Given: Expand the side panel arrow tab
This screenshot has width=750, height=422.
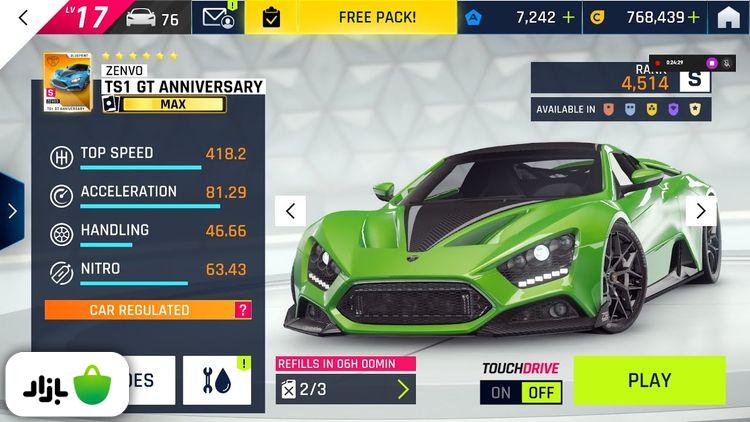Looking at the screenshot, I should tap(11, 210).
